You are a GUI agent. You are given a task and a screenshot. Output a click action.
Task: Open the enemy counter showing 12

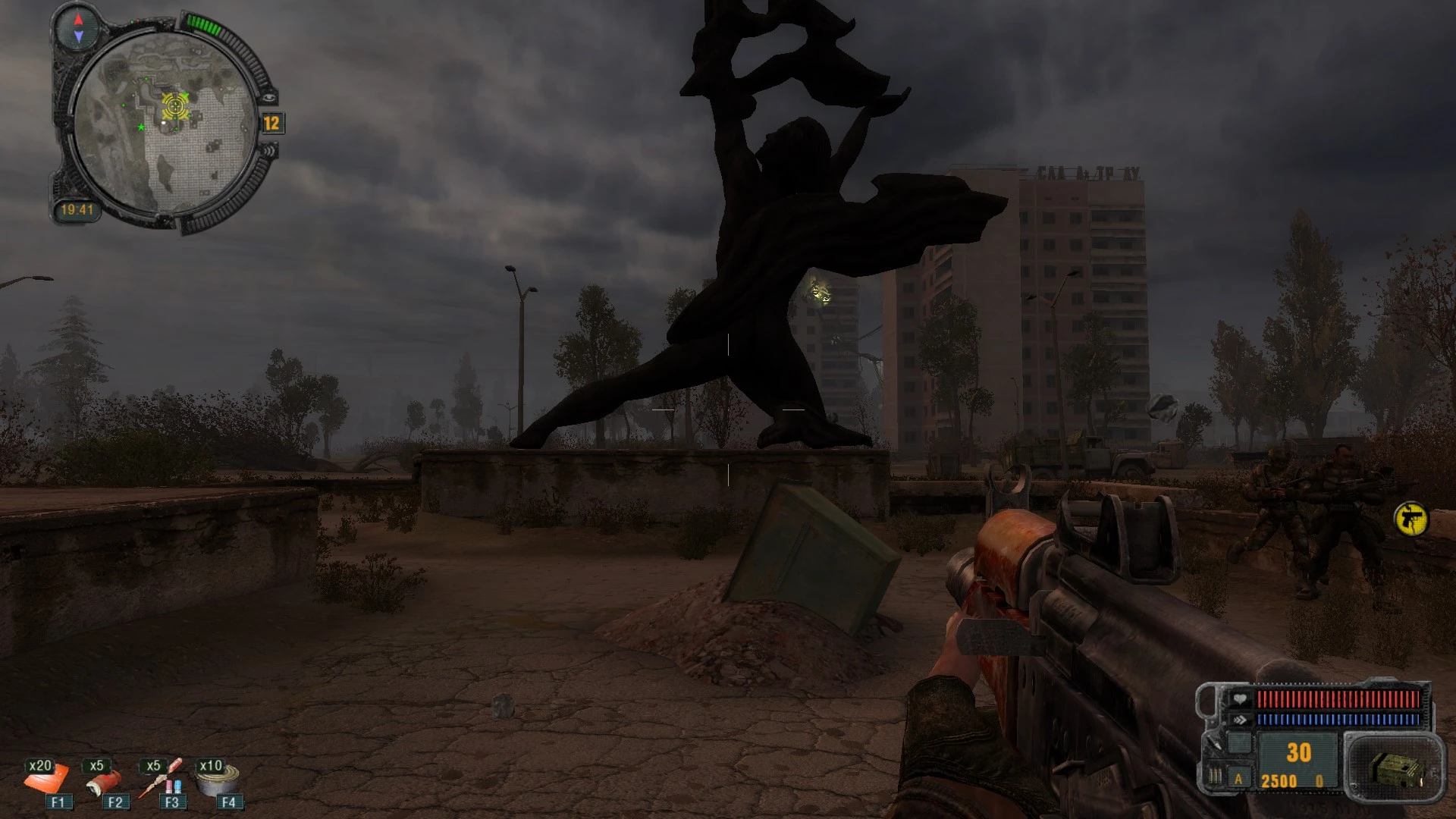[271, 122]
